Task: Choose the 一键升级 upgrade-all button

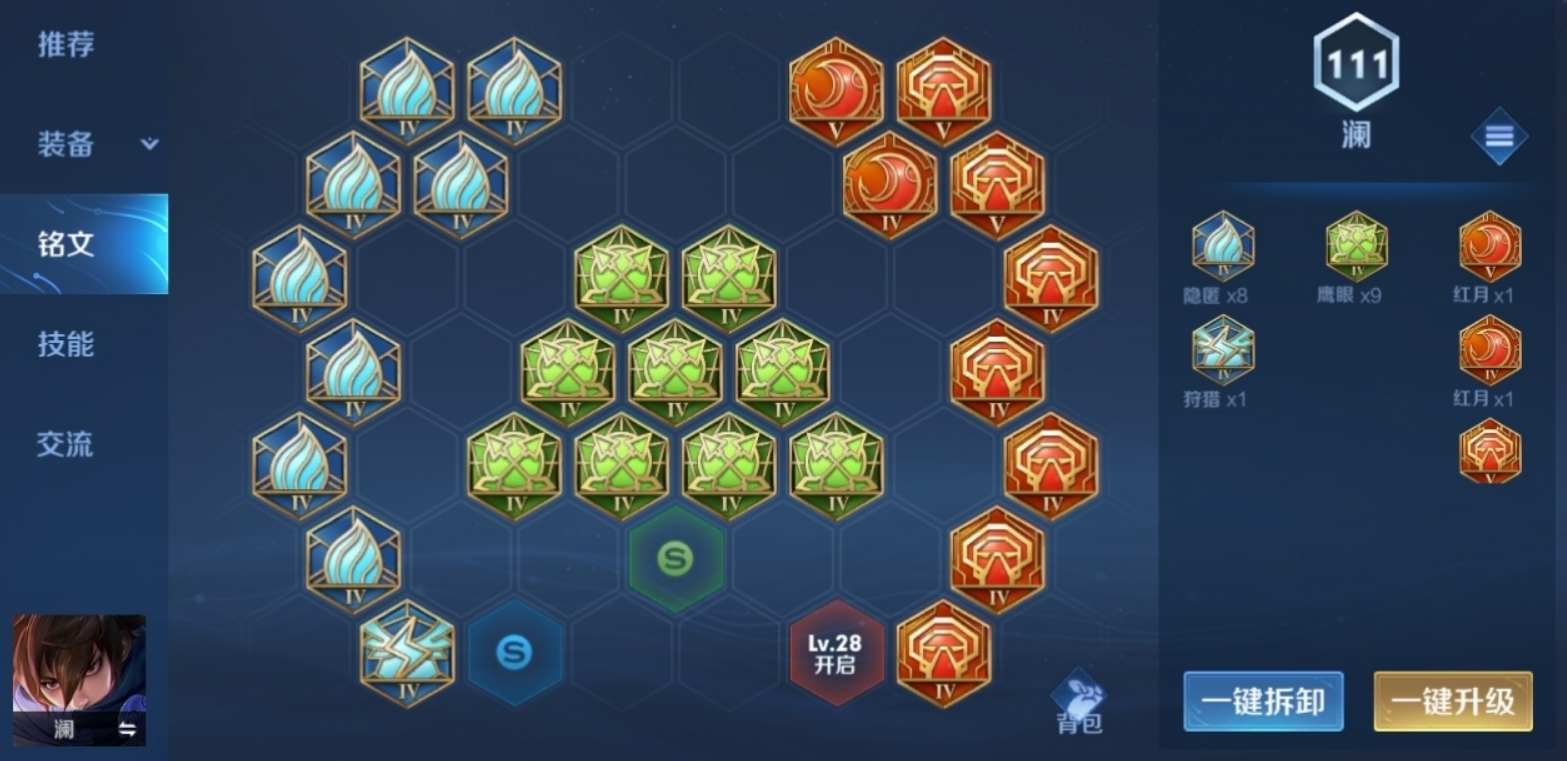Action: click(1452, 701)
